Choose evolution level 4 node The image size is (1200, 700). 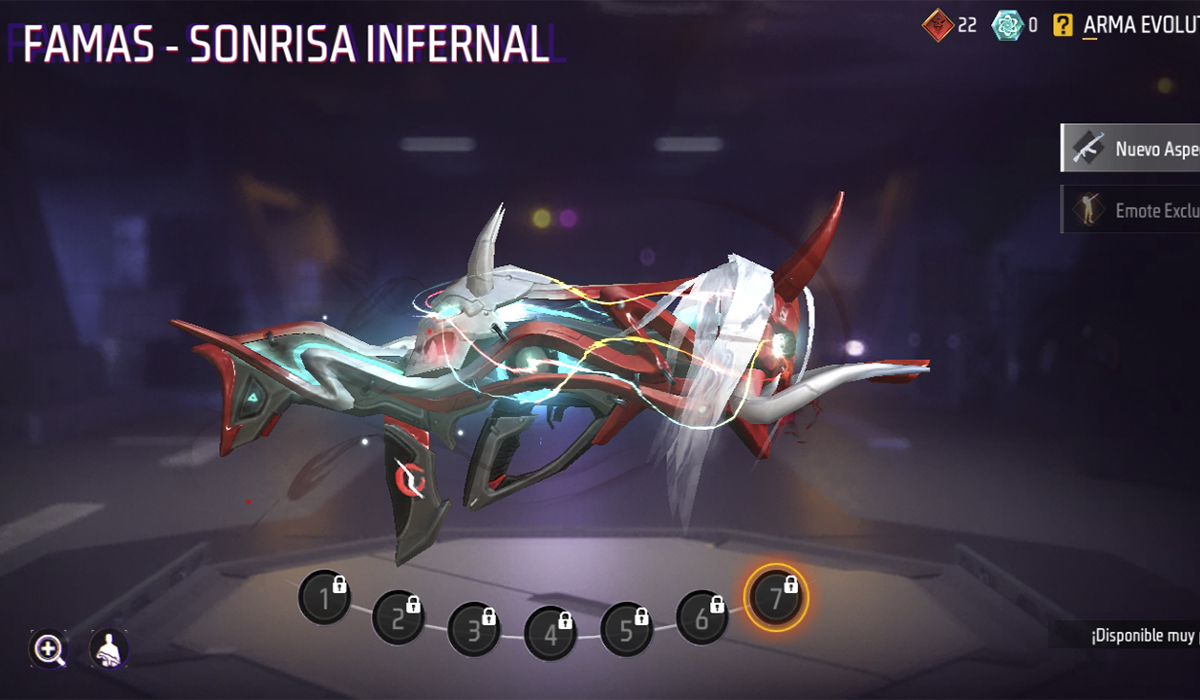pyautogui.click(x=550, y=633)
